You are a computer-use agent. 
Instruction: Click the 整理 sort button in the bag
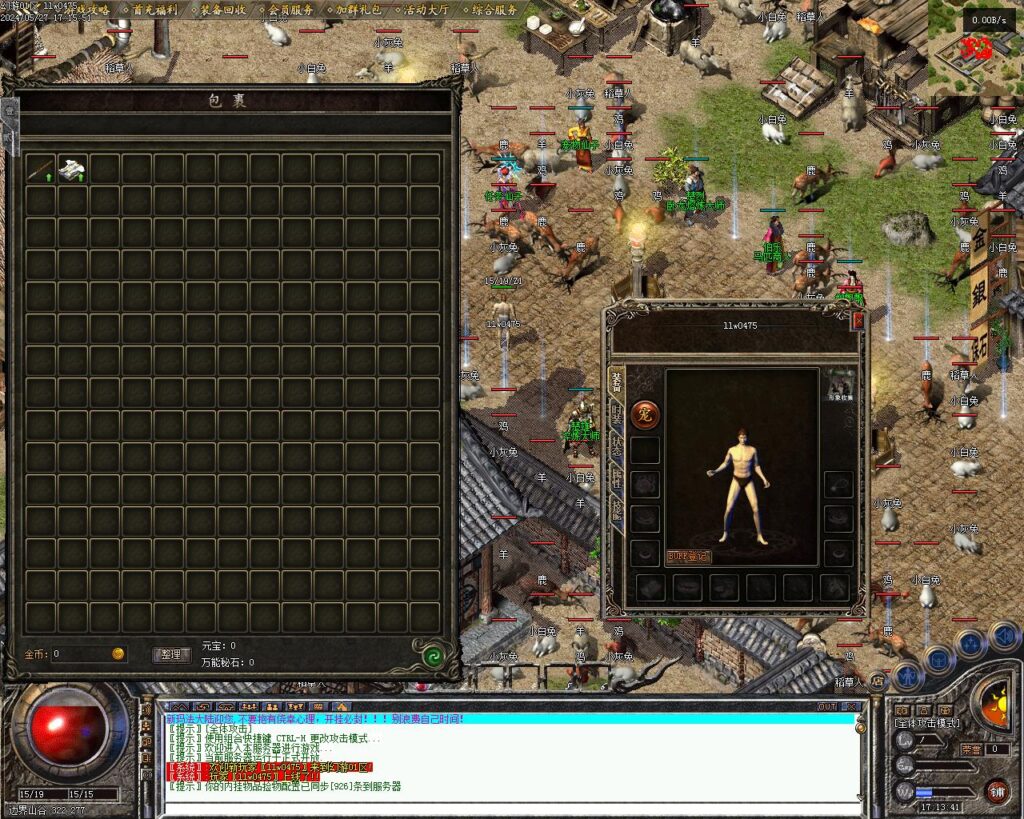click(x=171, y=654)
